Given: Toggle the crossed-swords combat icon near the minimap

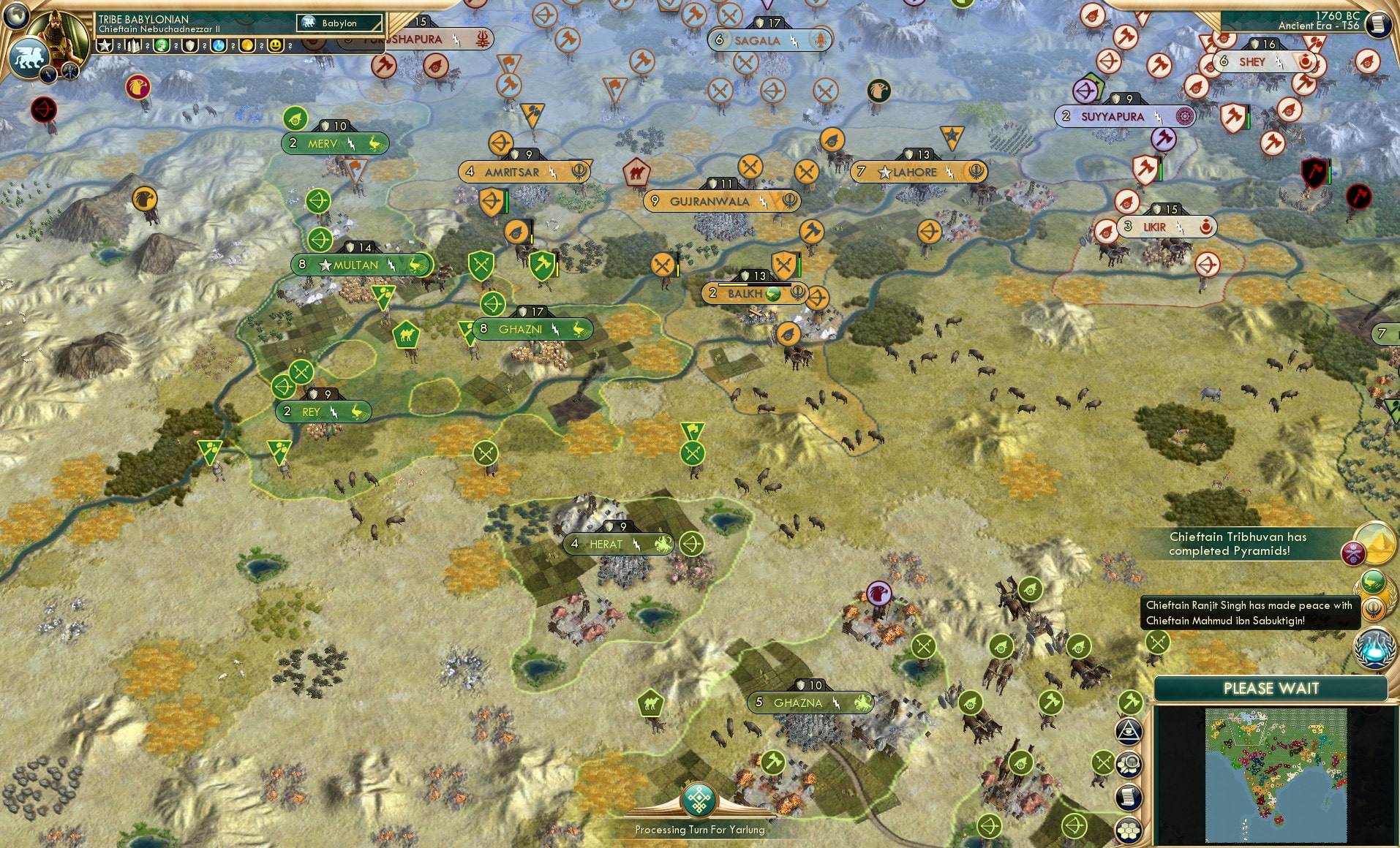Looking at the screenshot, I should (x=1102, y=762).
